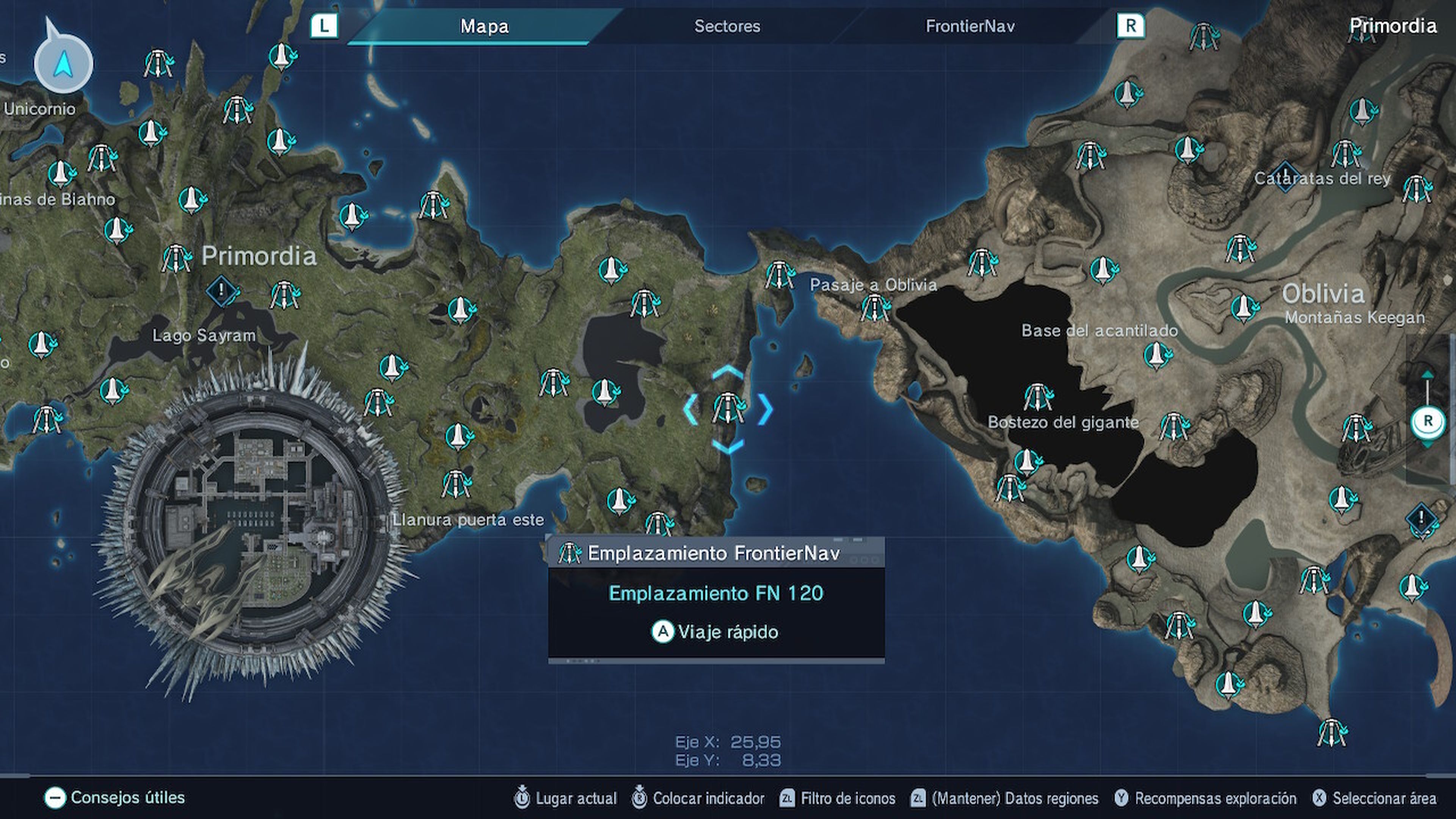Click the R zoom slider on the right edge

1429,420
